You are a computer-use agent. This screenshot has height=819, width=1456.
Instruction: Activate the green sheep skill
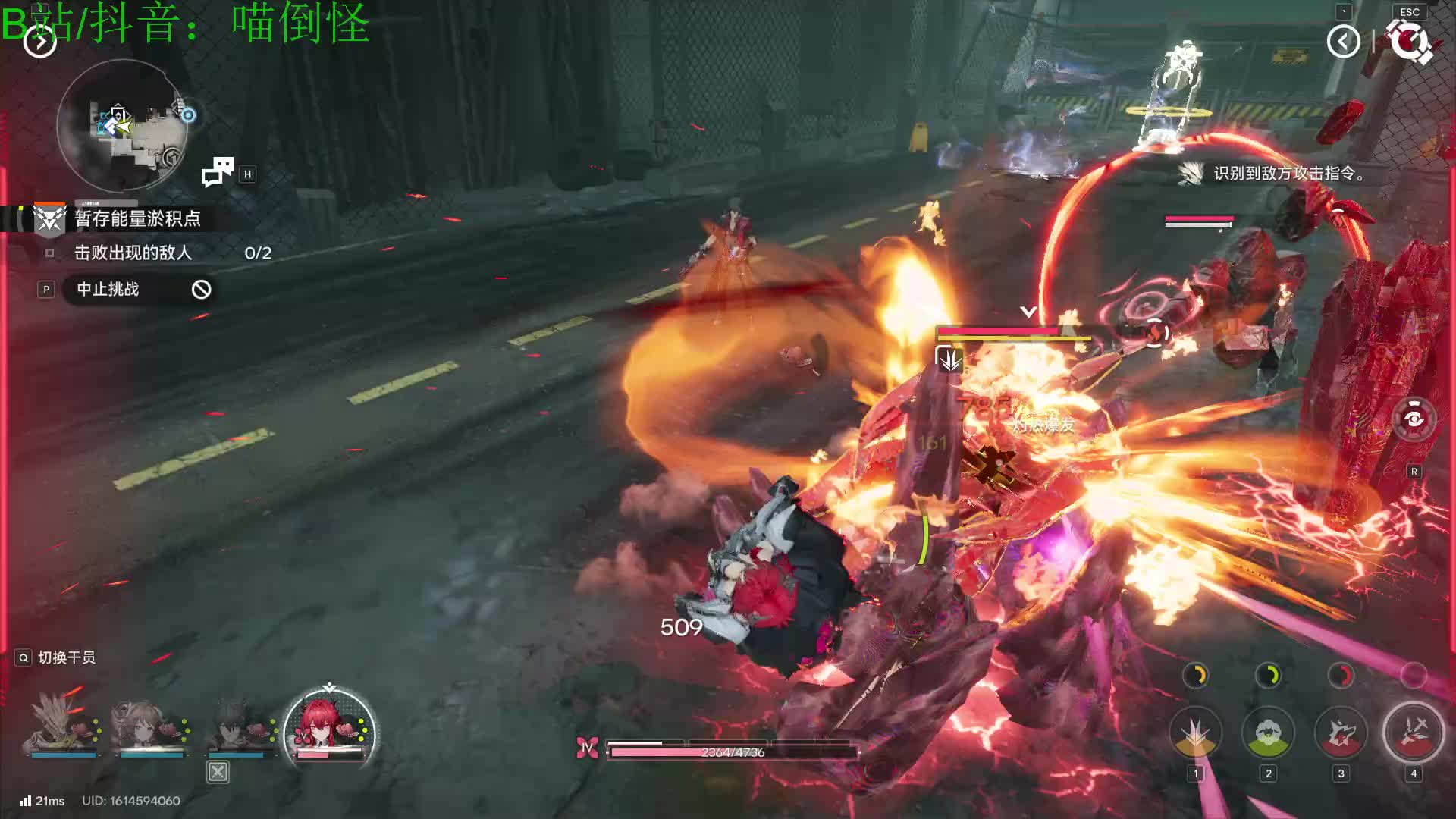click(x=1268, y=733)
